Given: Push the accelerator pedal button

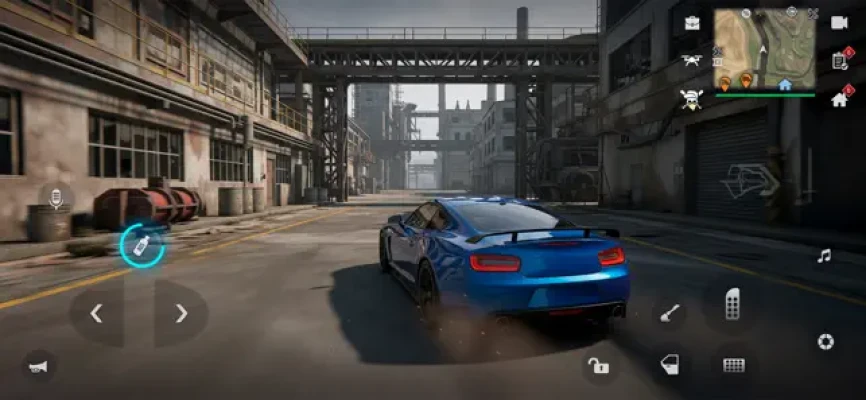Looking at the screenshot, I should (732, 303).
